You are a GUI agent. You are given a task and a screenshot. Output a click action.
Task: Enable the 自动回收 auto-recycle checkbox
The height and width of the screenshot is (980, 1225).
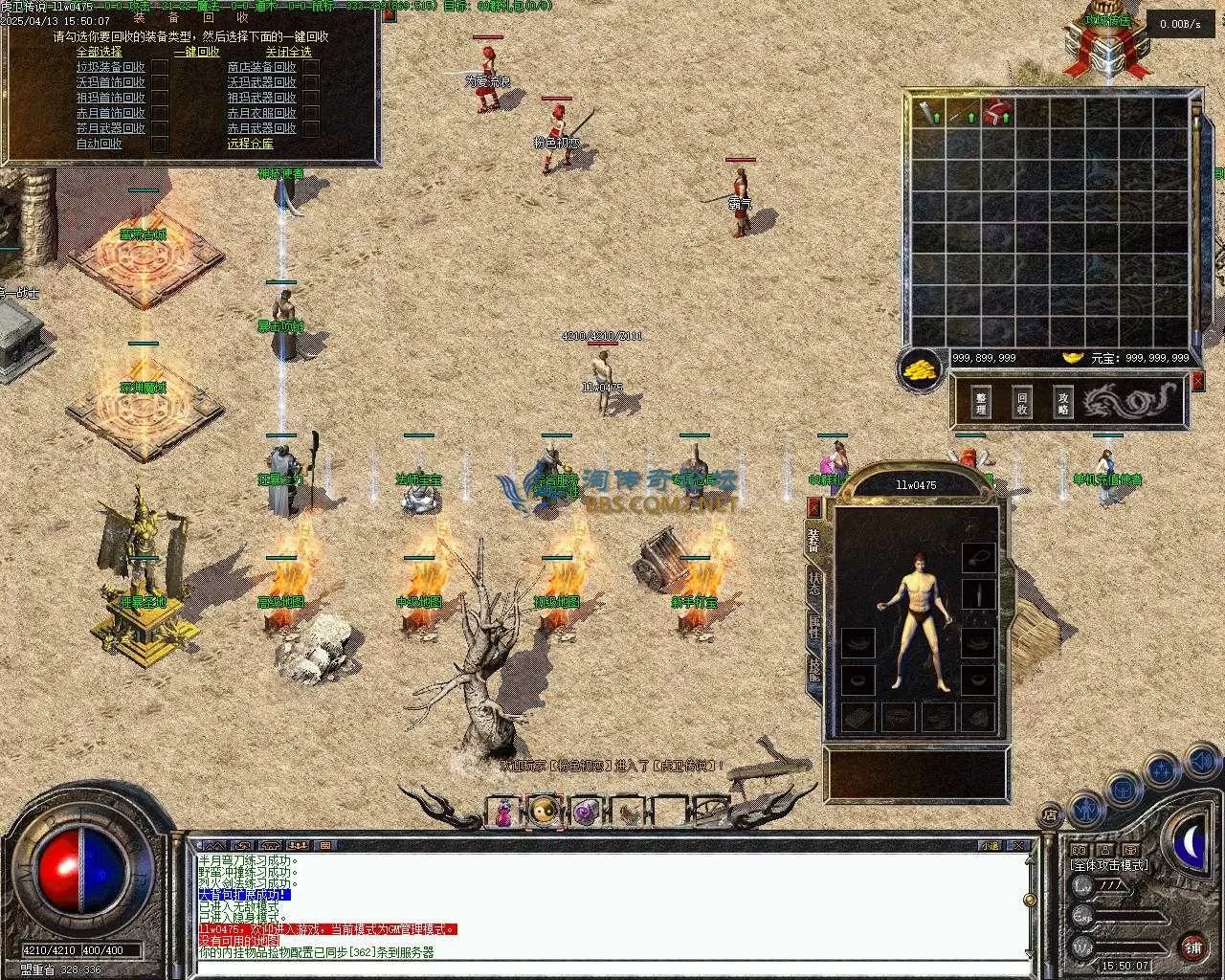pos(160,144)
